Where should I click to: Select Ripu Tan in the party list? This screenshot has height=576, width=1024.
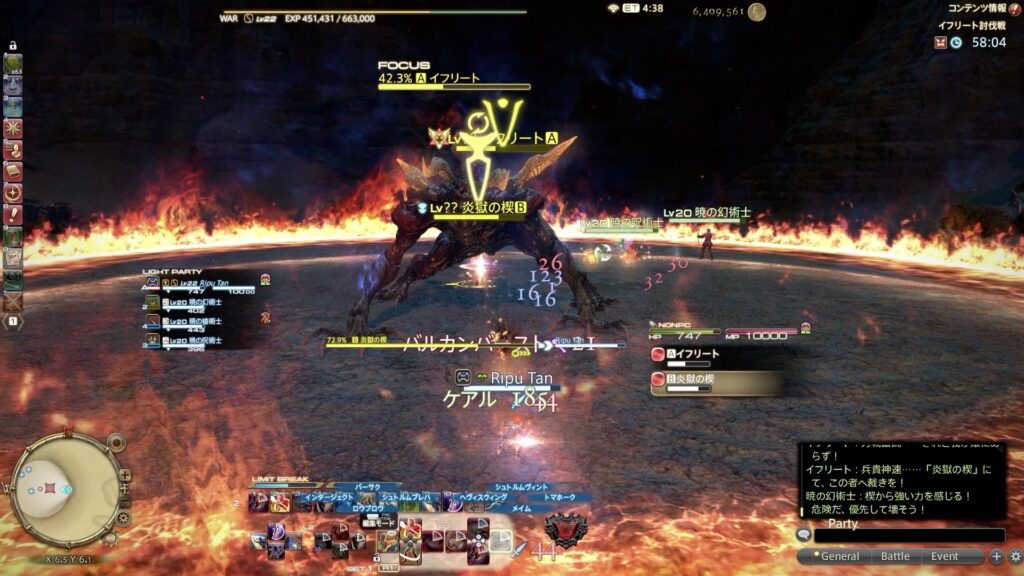[205, 284]
